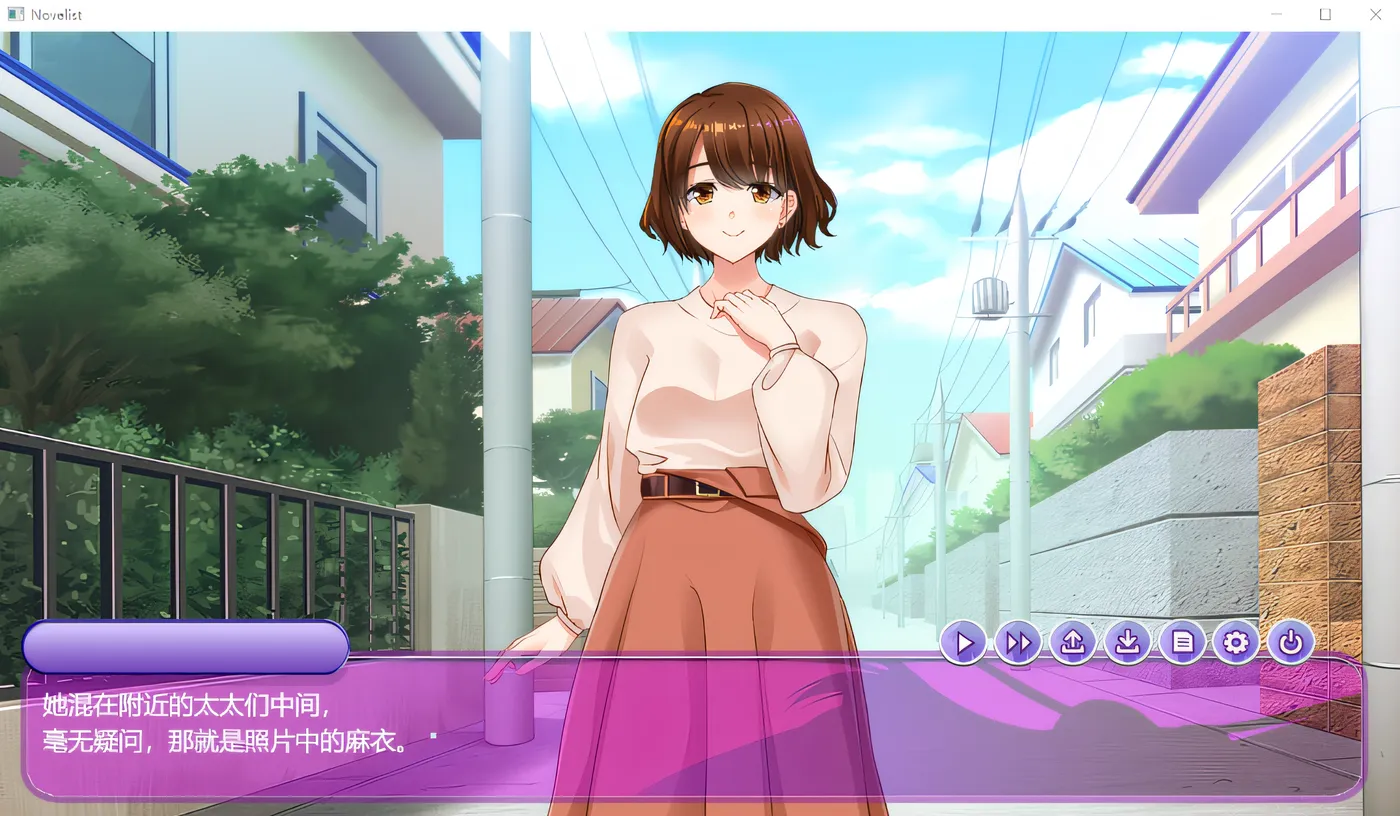Click the downward-arrow tray icon button
1400x816 pixels.
1127,642
